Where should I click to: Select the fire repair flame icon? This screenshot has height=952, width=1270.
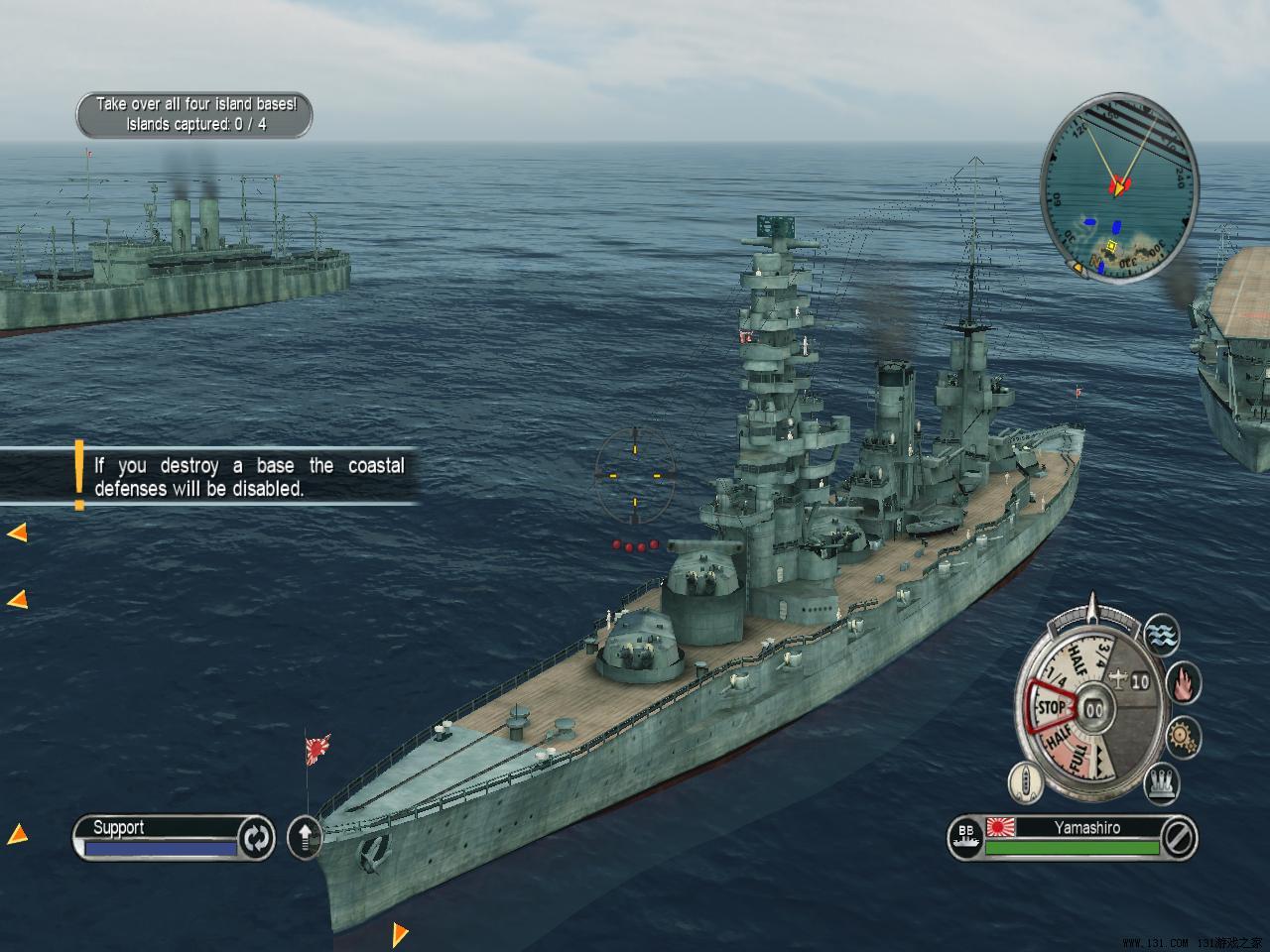point(1184,682)
